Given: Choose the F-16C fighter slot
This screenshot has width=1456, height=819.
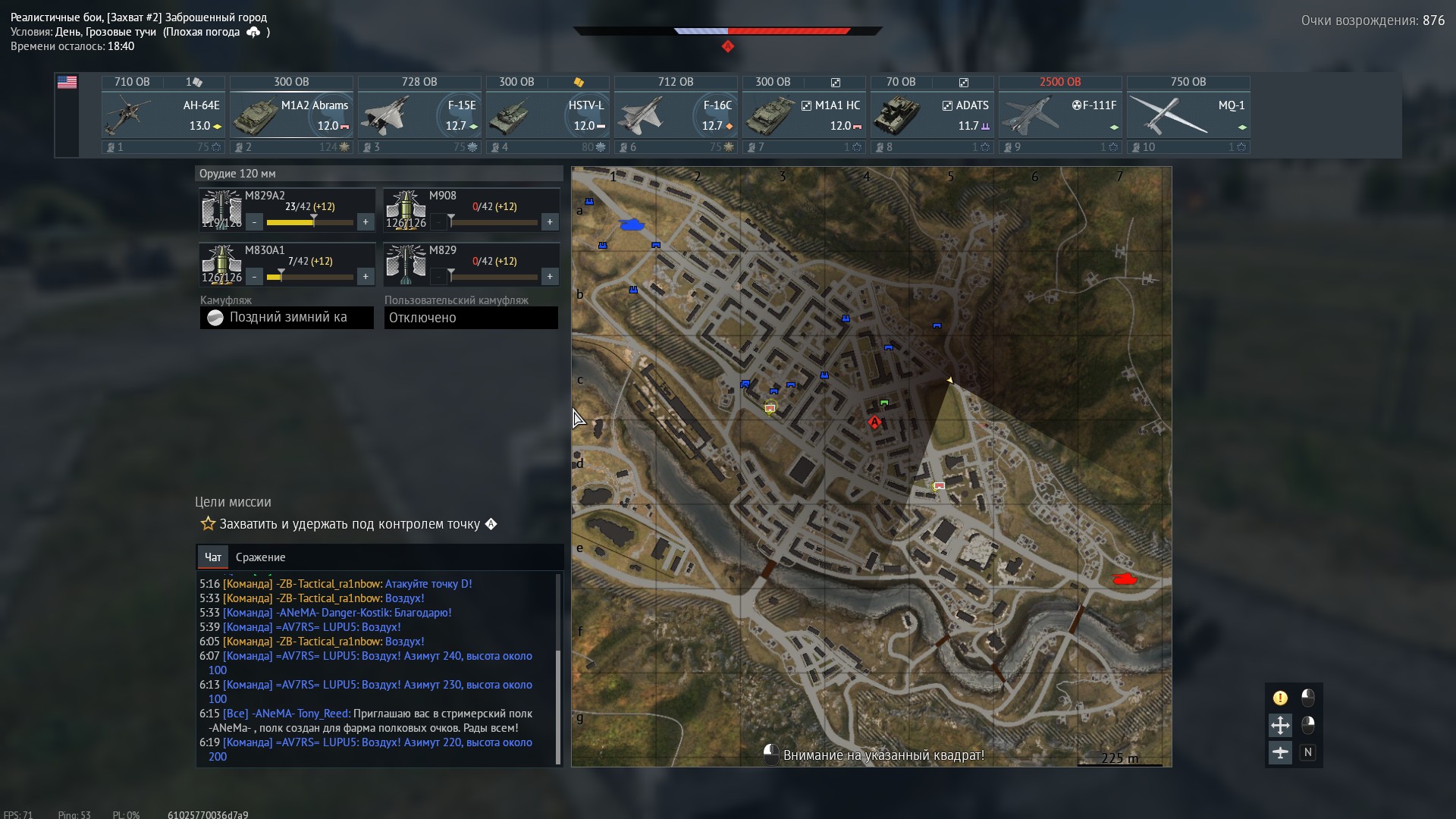Looking at the screenshot, I should (x=676, y=115).
